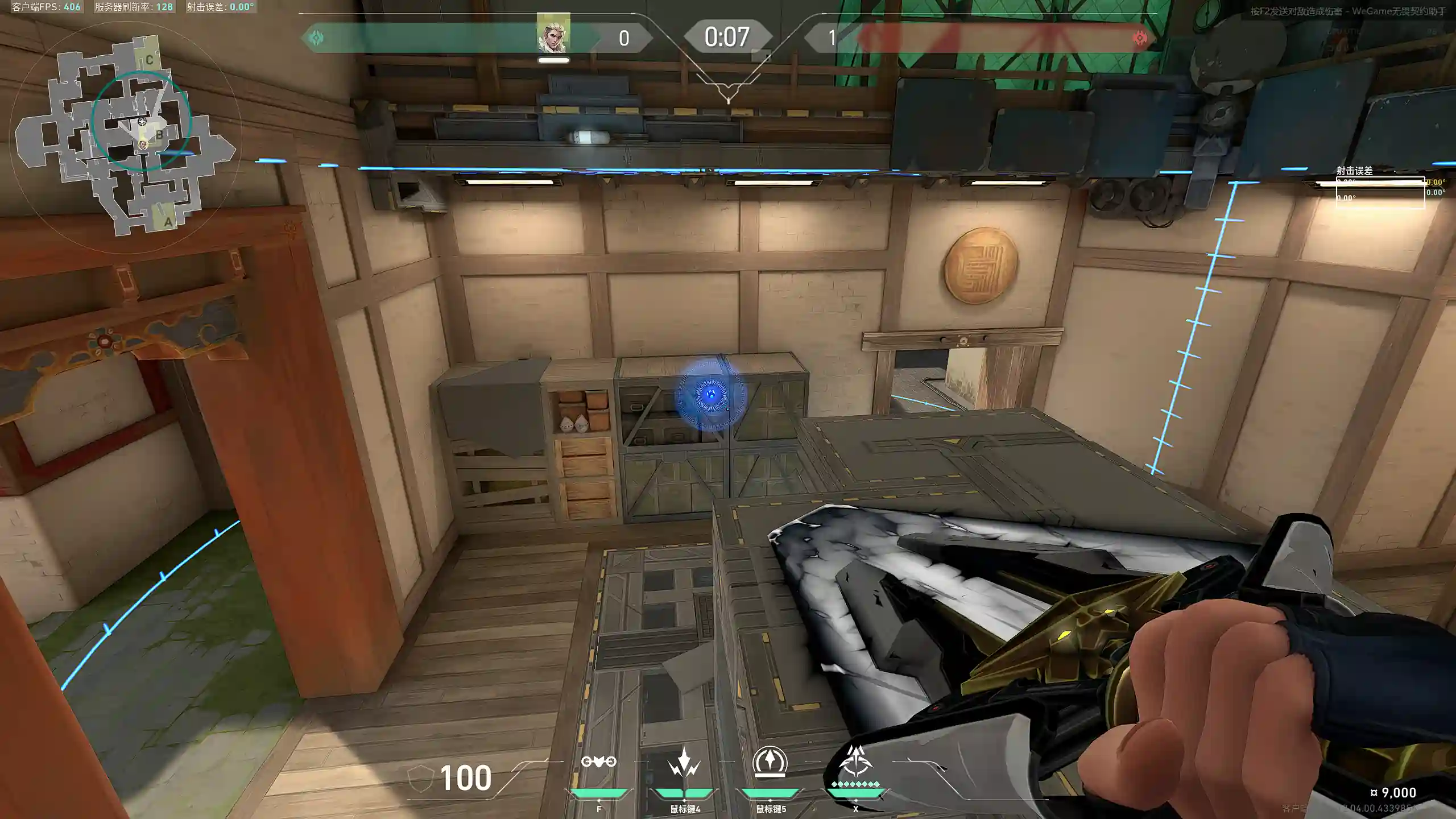The width and height of the screenshot is (1456, 819).
Task: Equip the Recon Bolt ability icon
Action: click(x=770, y=761)
